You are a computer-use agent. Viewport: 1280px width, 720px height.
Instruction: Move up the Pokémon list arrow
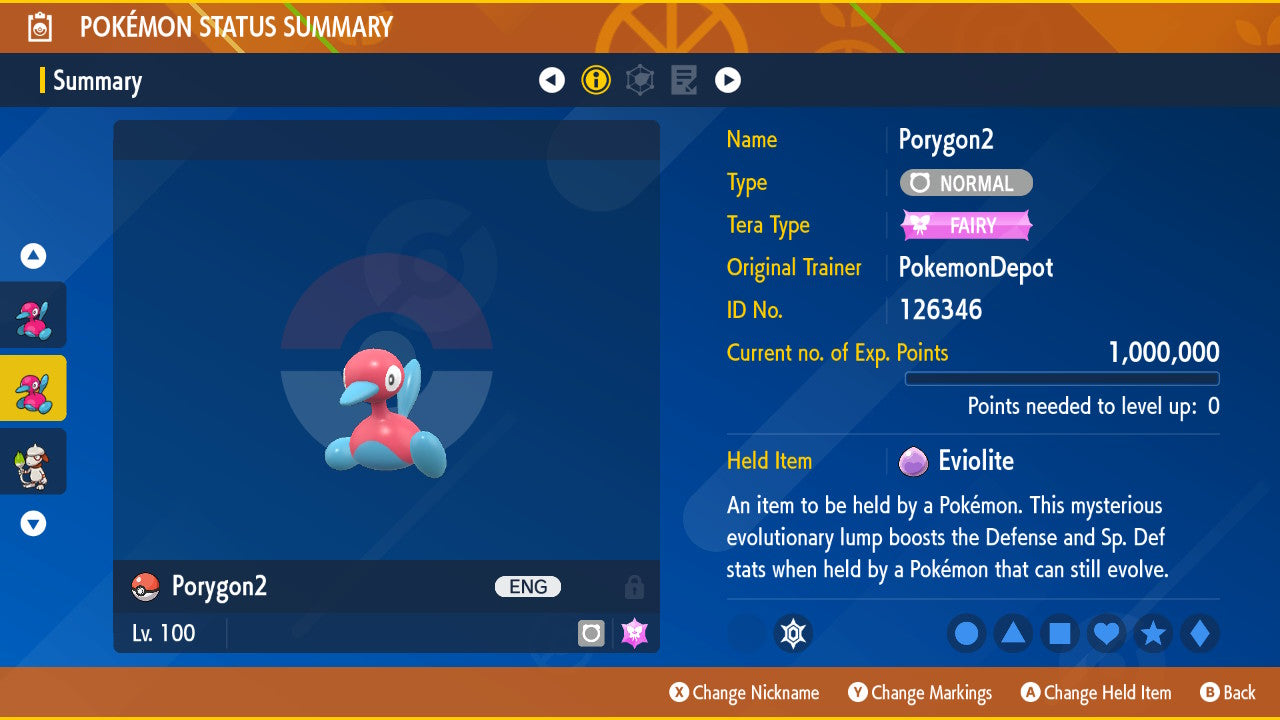pos(34,256)
